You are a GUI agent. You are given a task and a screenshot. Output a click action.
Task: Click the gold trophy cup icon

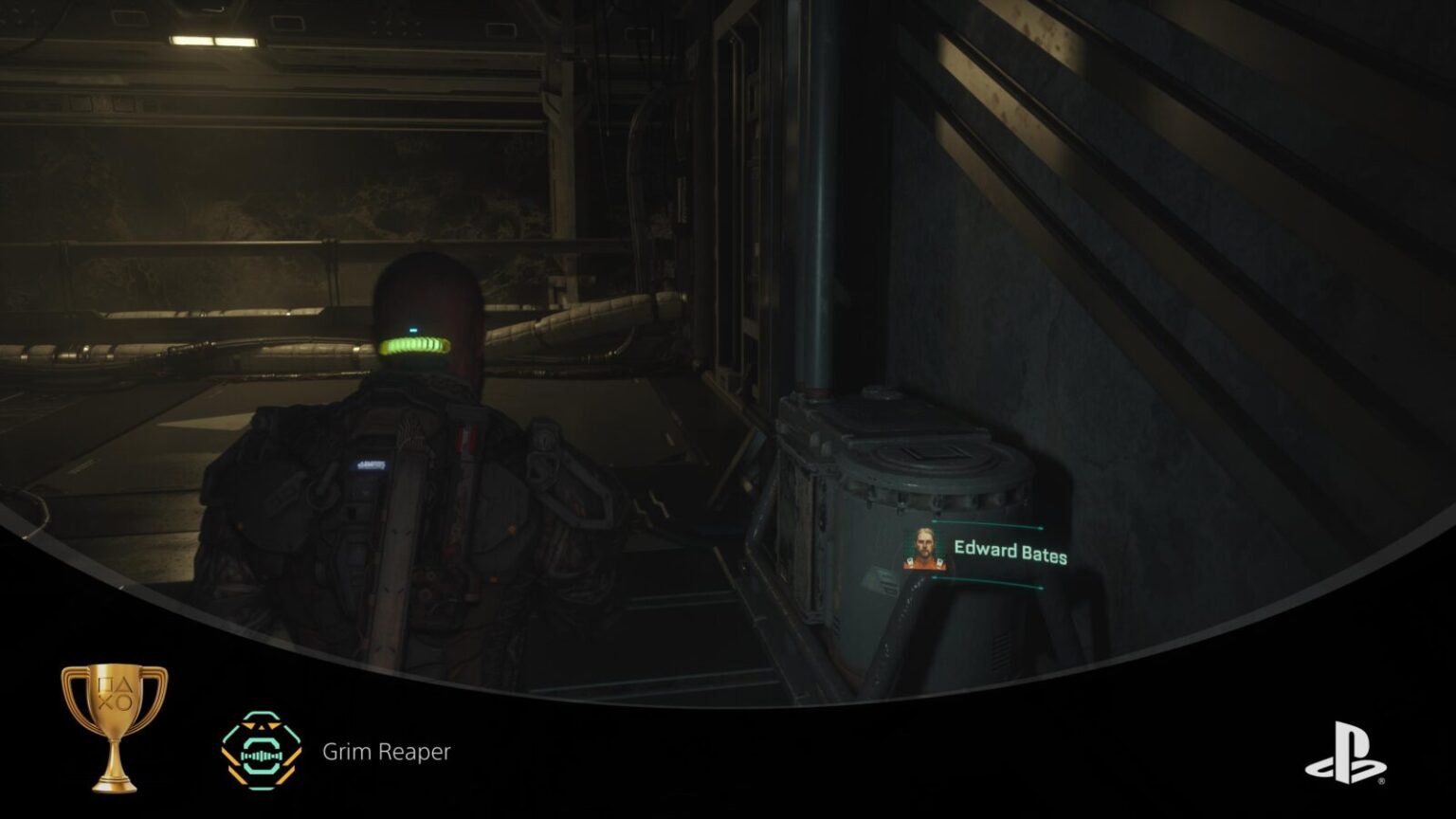coord(114,725)
